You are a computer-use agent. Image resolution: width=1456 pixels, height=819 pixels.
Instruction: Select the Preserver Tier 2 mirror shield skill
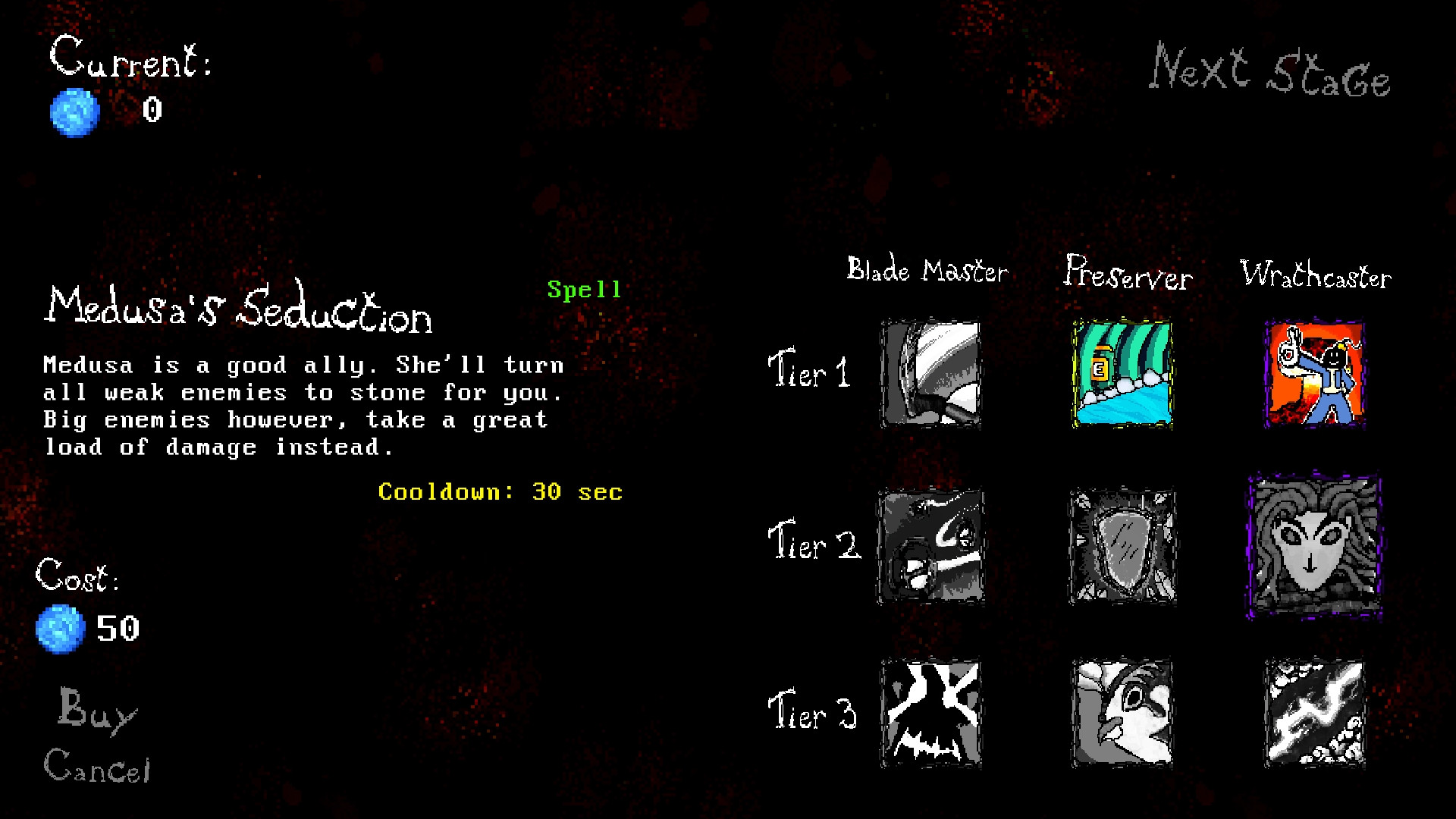tap(1121, 544)
